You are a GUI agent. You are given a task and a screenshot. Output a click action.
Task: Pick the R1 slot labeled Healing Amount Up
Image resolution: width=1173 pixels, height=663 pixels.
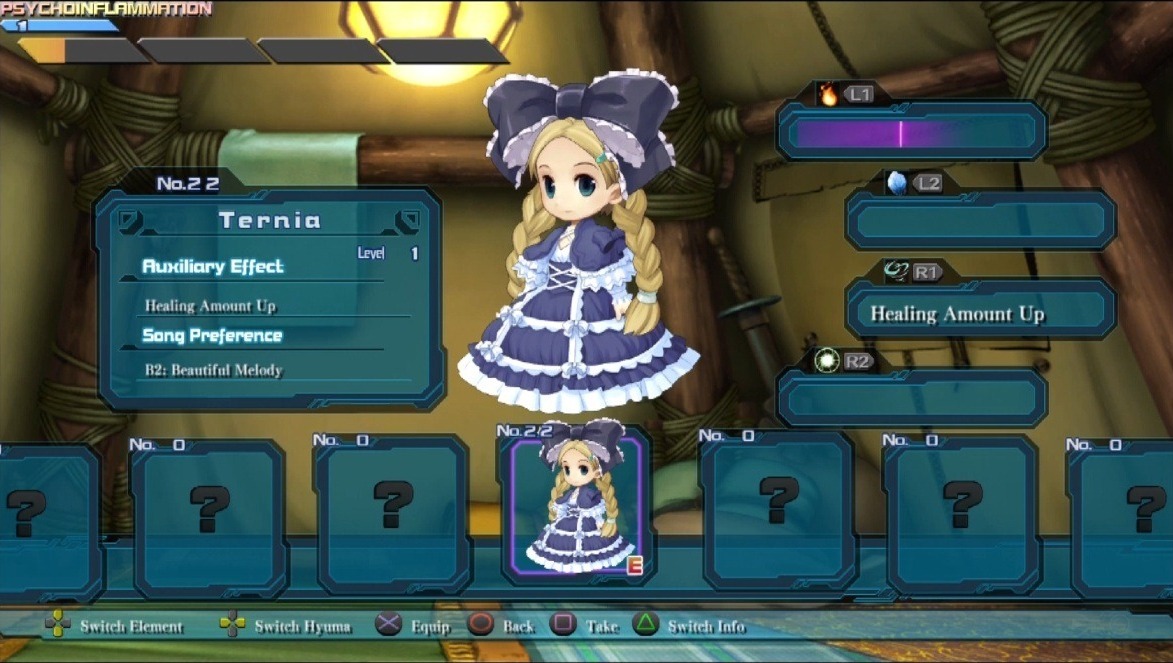980,313
